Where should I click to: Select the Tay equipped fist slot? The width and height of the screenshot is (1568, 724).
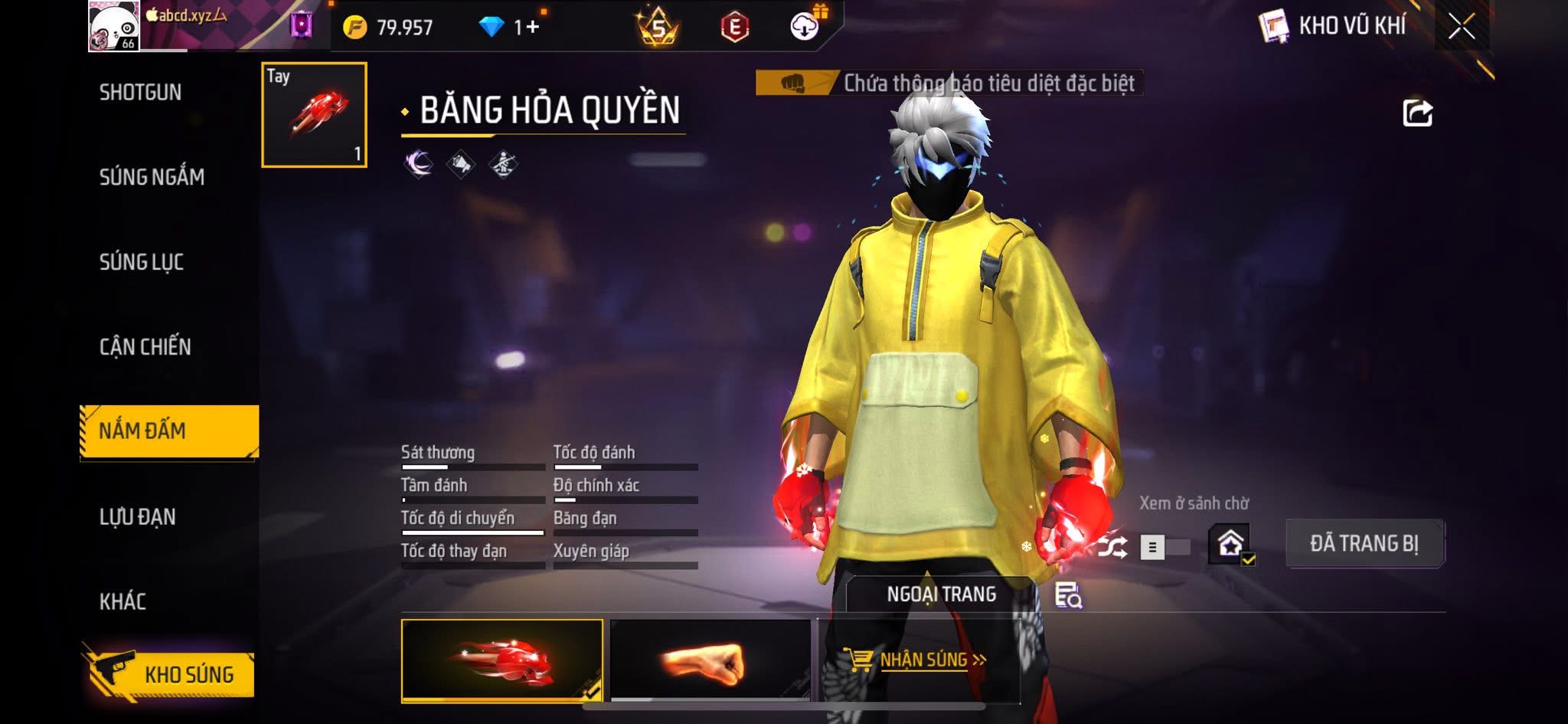pyautogui.click(x=315, y=115)
